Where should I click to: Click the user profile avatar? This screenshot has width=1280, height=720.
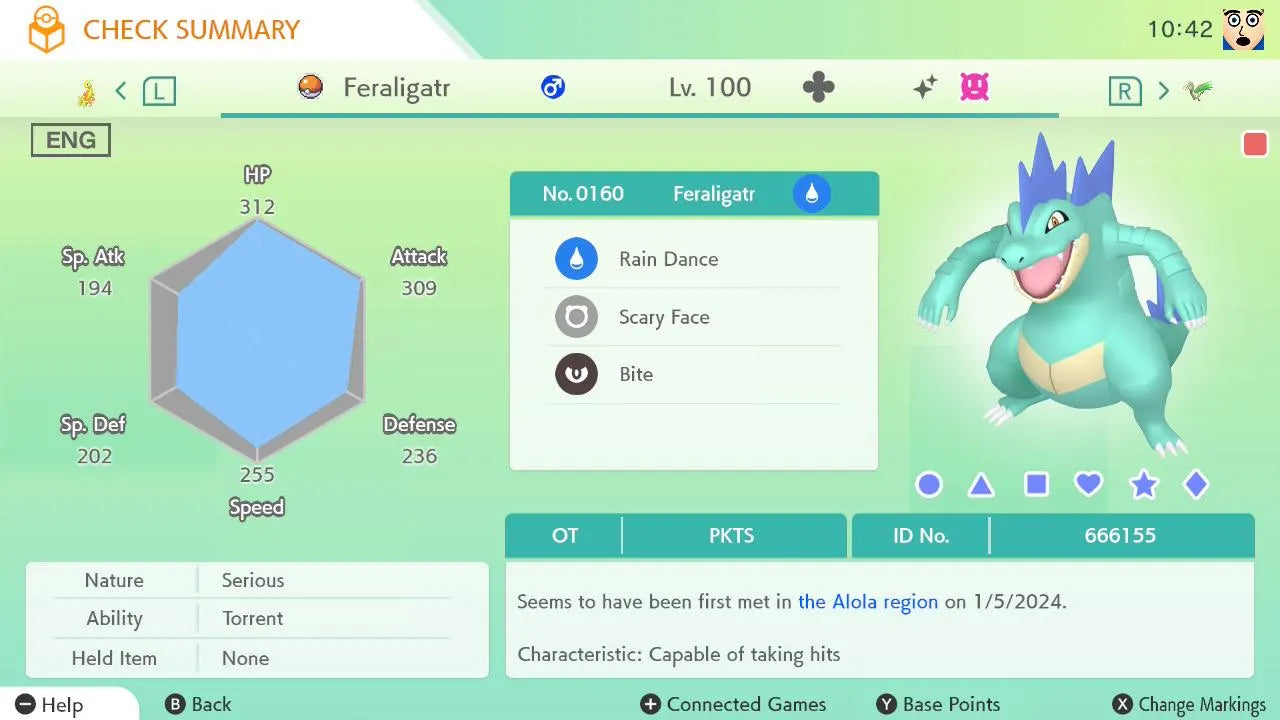(x=1243, y=29)
